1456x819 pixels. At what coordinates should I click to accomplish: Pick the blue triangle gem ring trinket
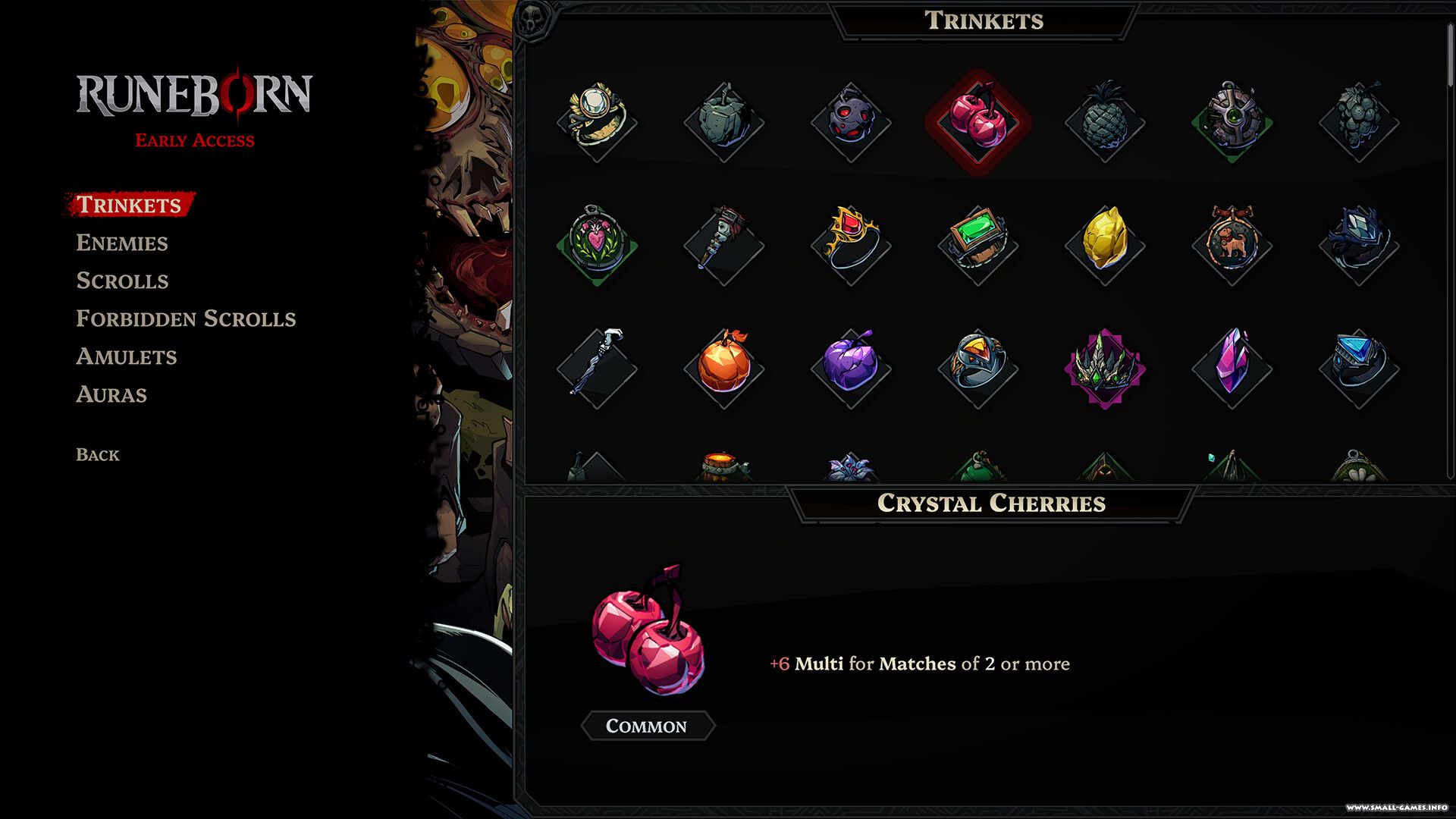(1358, 364)
